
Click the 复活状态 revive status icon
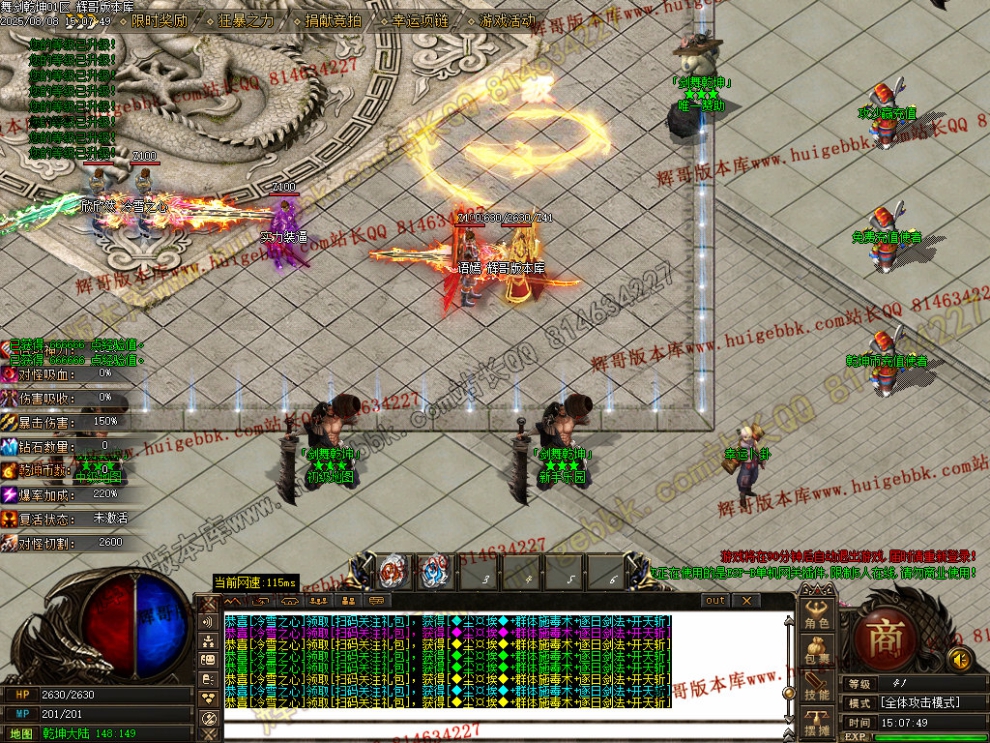(9, 518)
